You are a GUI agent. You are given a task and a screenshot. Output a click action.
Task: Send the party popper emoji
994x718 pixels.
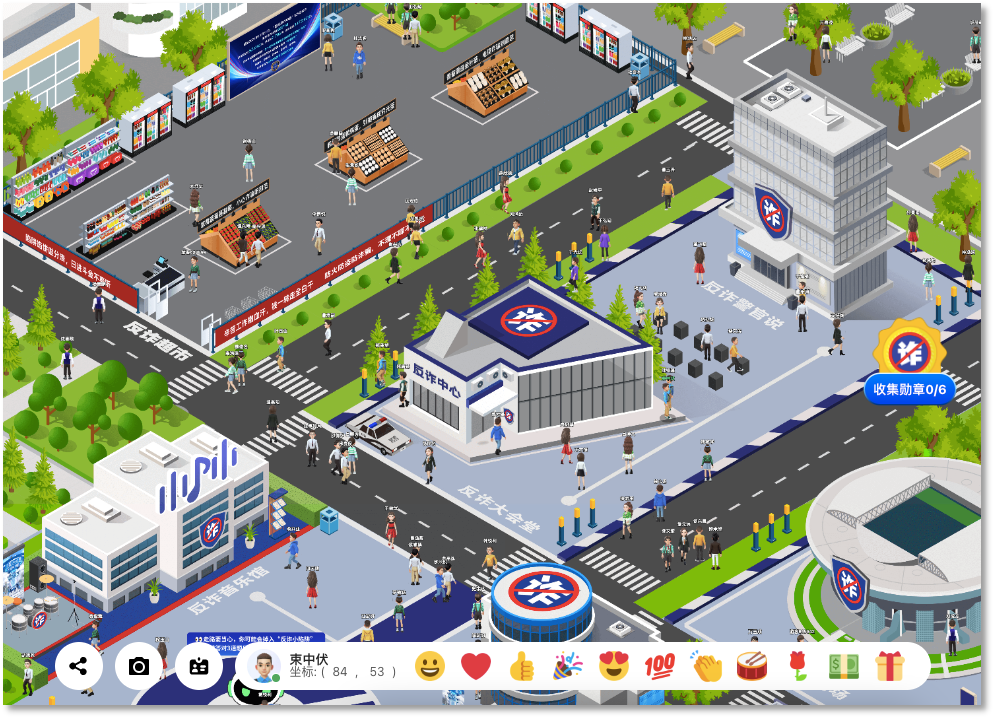[x=568, y=666]
